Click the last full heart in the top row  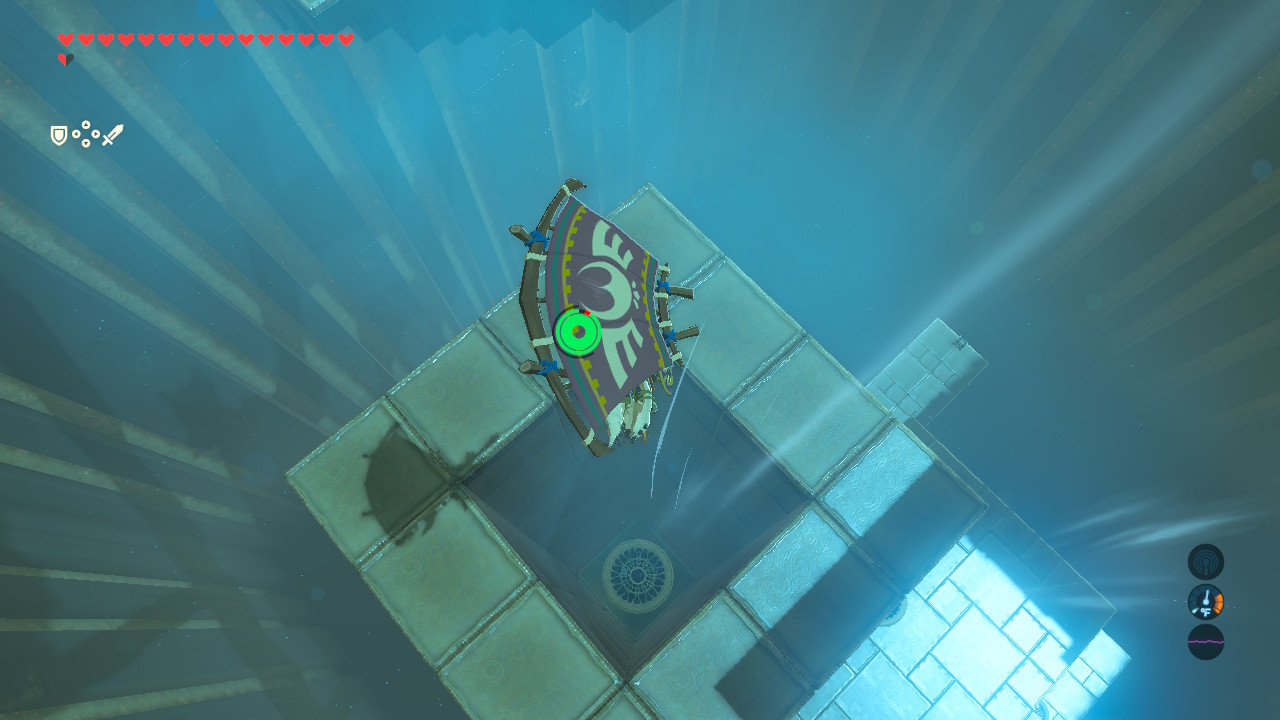tap(346, 38)
